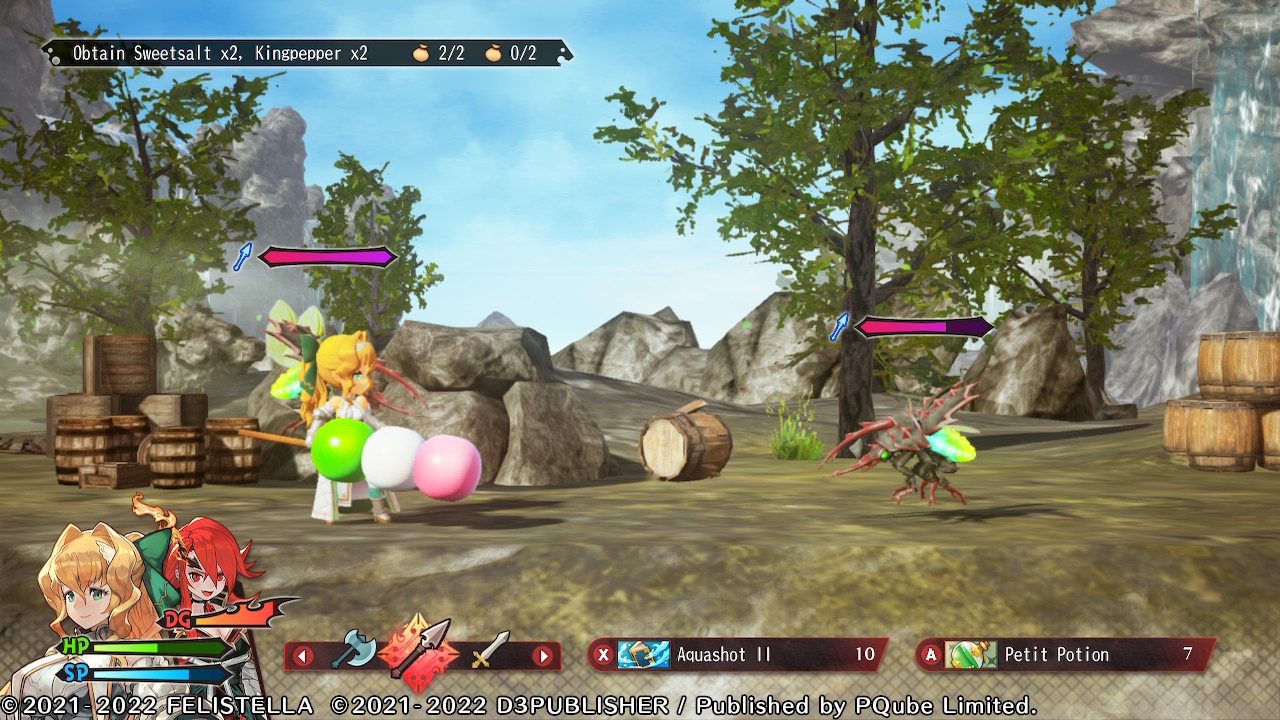This screenshot has width=1280, height=720.
Task: Use the Petit Potion item slot
Action: point(1066,655)
